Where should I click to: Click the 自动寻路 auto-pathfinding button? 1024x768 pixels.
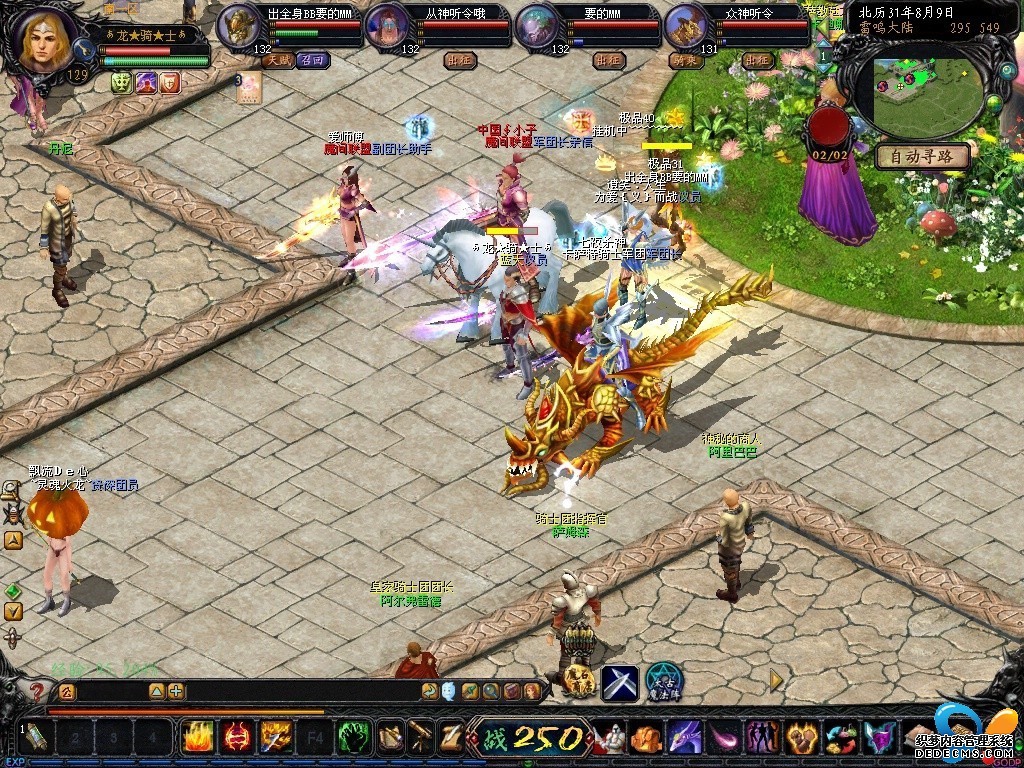point(923,156)
